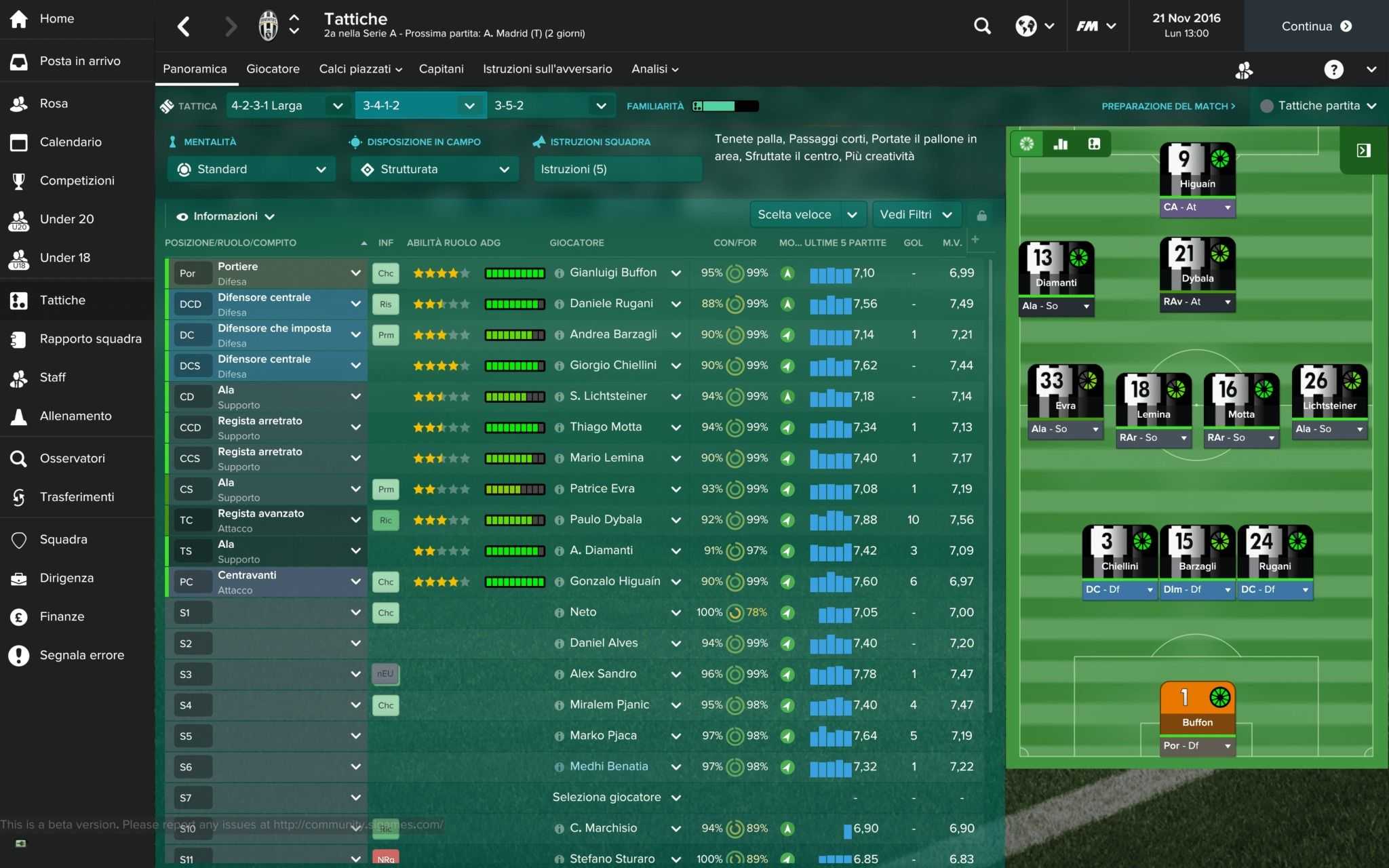The width and height of the screenshot is (1389, 868).
Task: Open the Preparazione del match link
Action: (1168, 106)
